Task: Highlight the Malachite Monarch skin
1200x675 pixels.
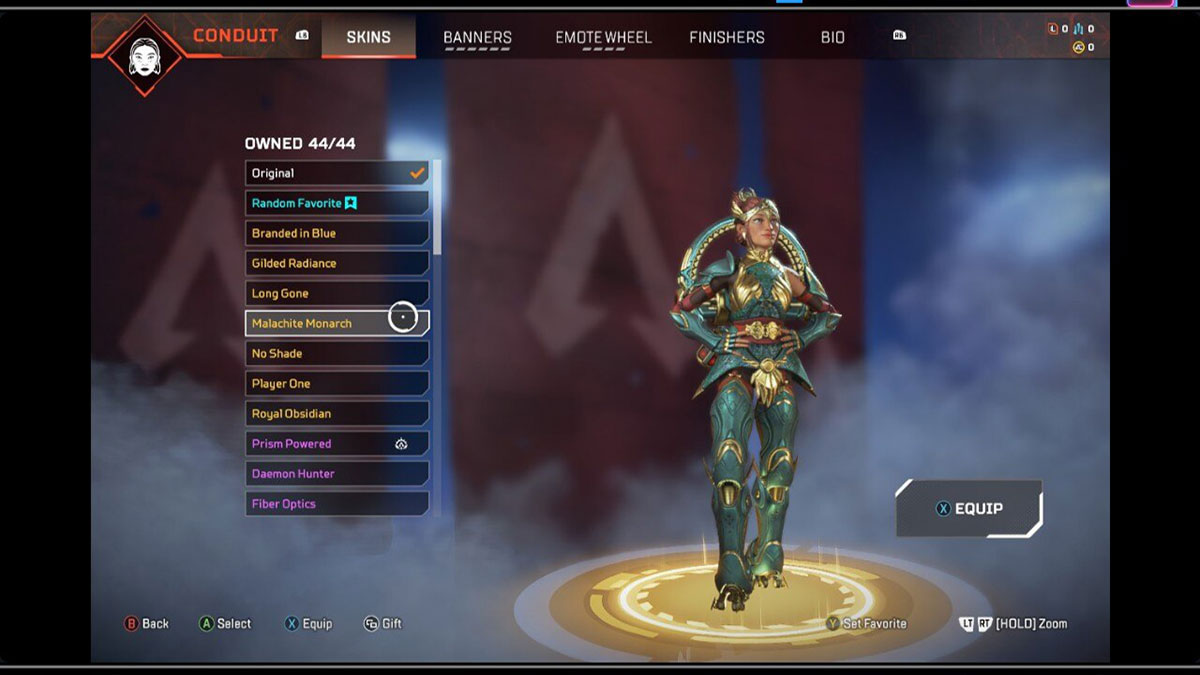Action: [x=336, y=323]
